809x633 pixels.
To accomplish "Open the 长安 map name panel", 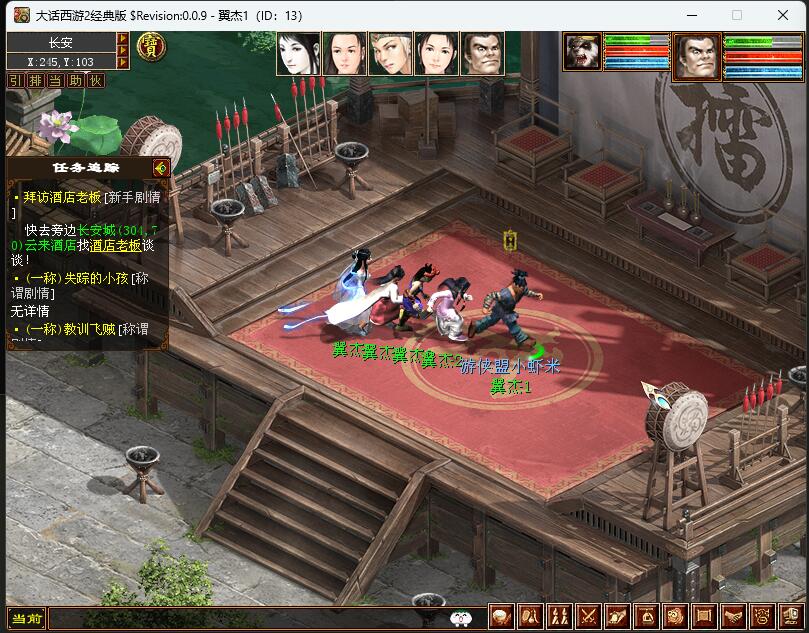I will tap(61, 42).
